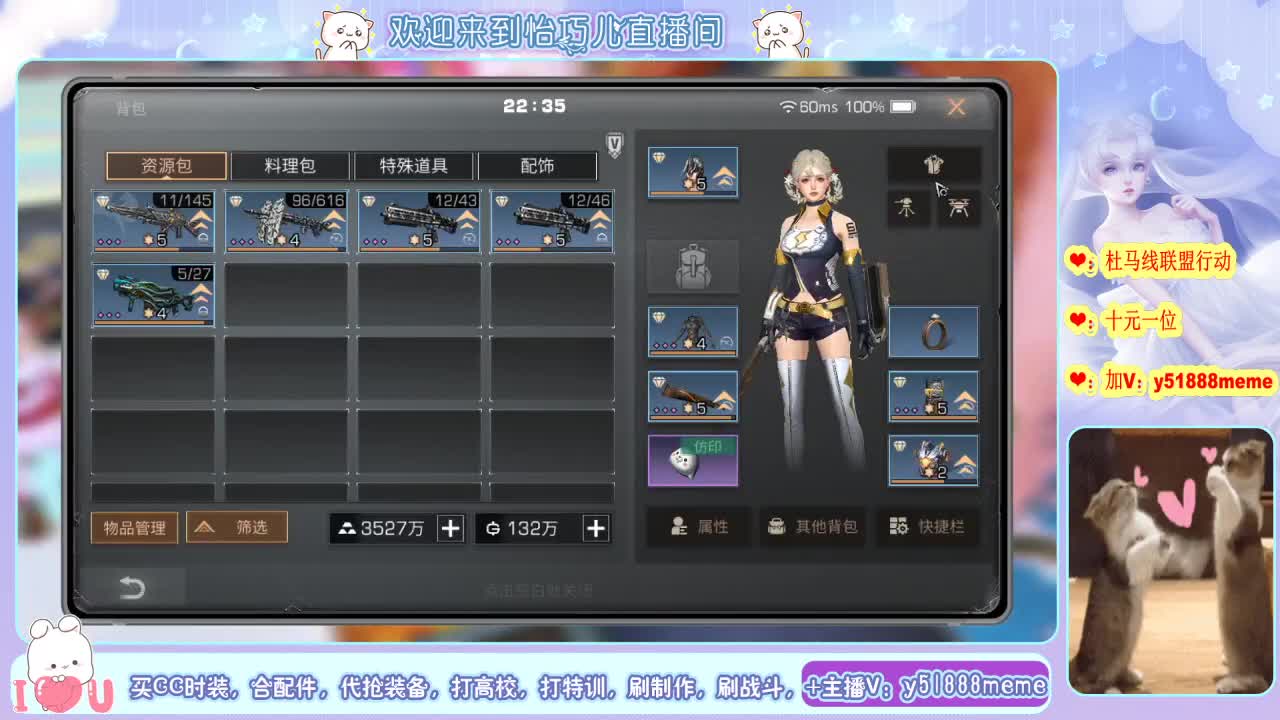1280x720 pixels.
Task: Select the equipped headgear thumbnail
Action: (x=693, y=171)
